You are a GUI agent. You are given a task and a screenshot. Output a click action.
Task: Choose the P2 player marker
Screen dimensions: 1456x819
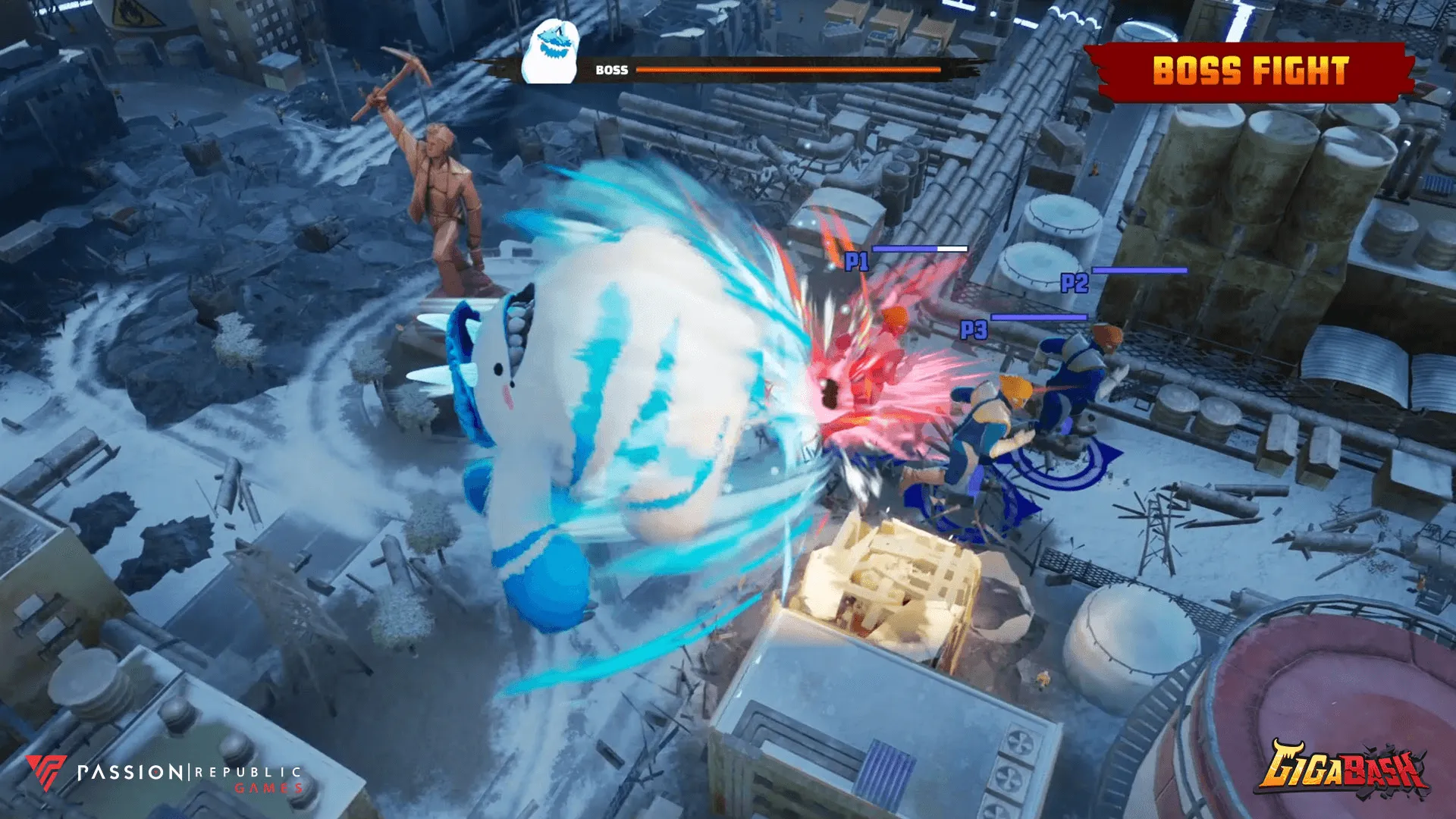[1074, 283]
